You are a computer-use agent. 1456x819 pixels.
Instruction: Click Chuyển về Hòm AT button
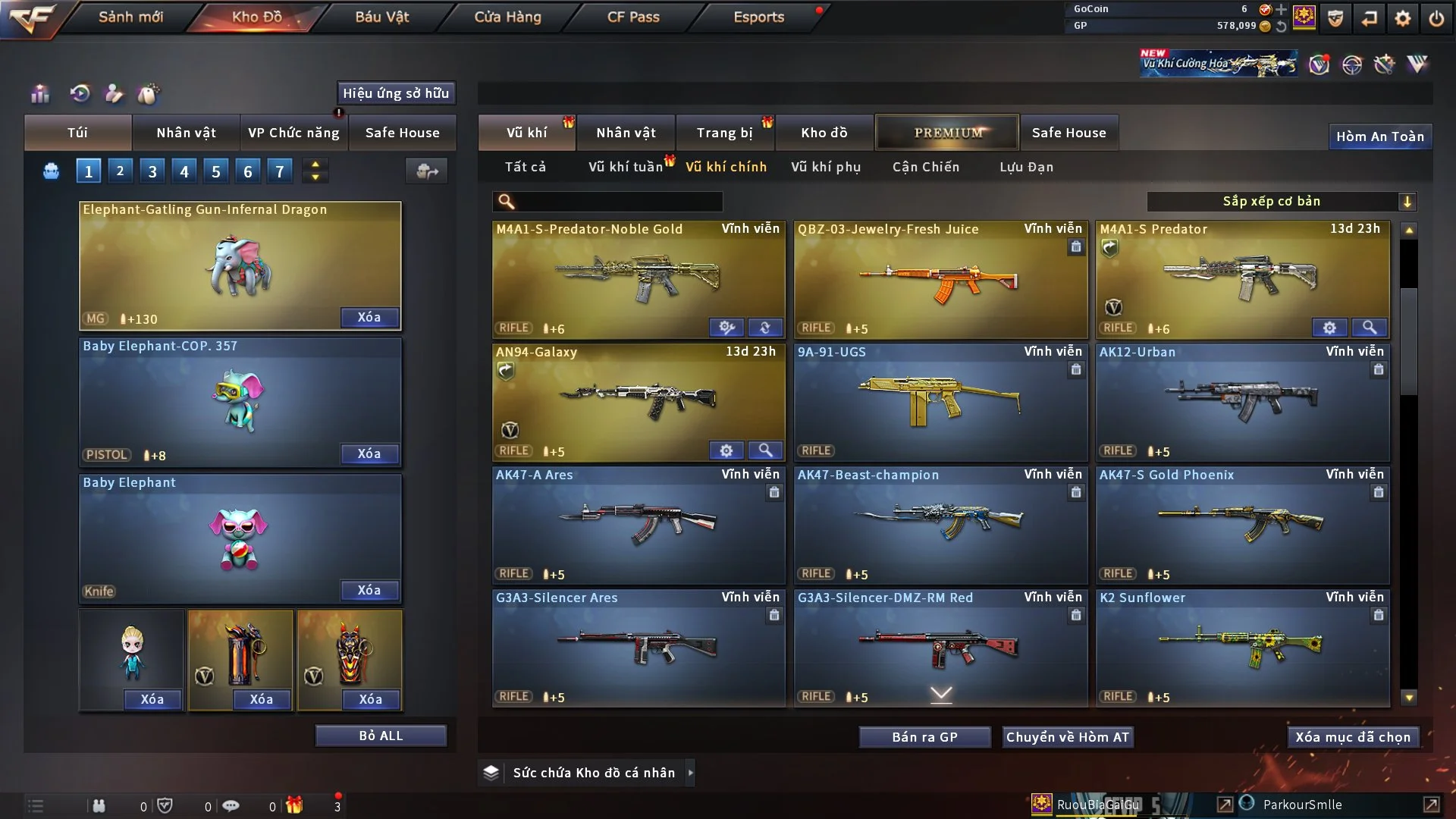[x=1067, y=737]
